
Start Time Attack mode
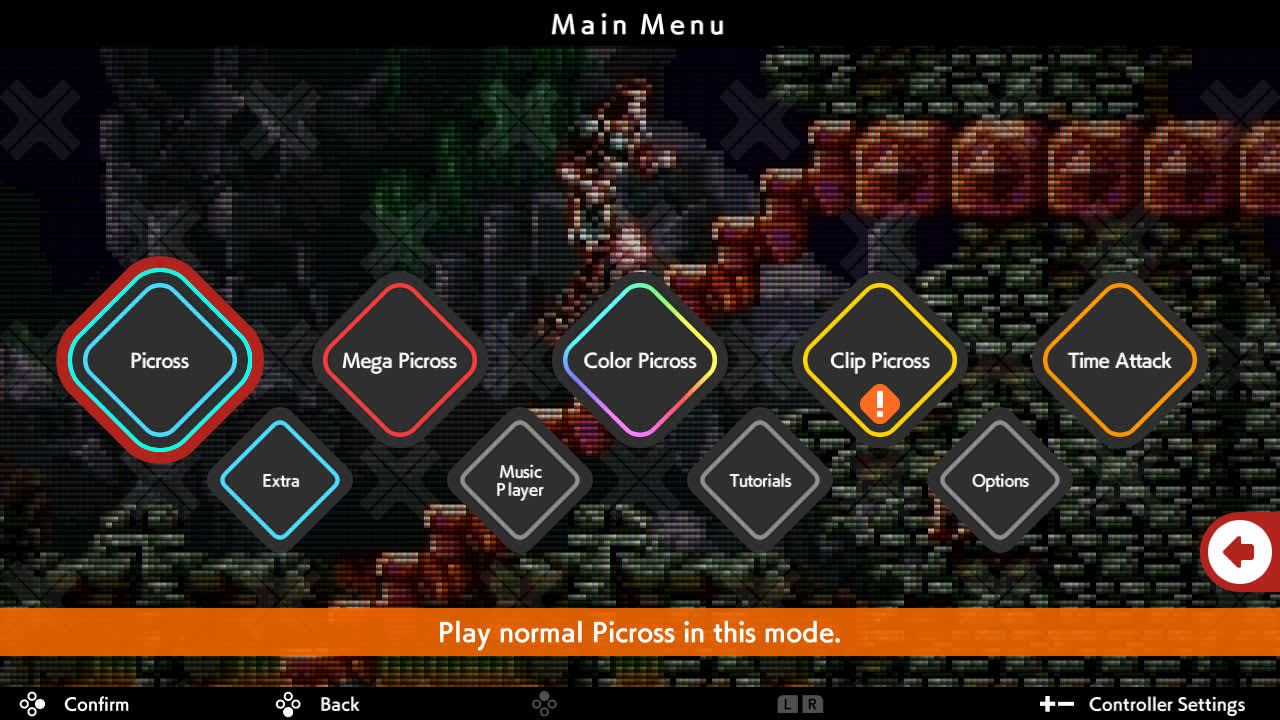[x=1118, y=361]
